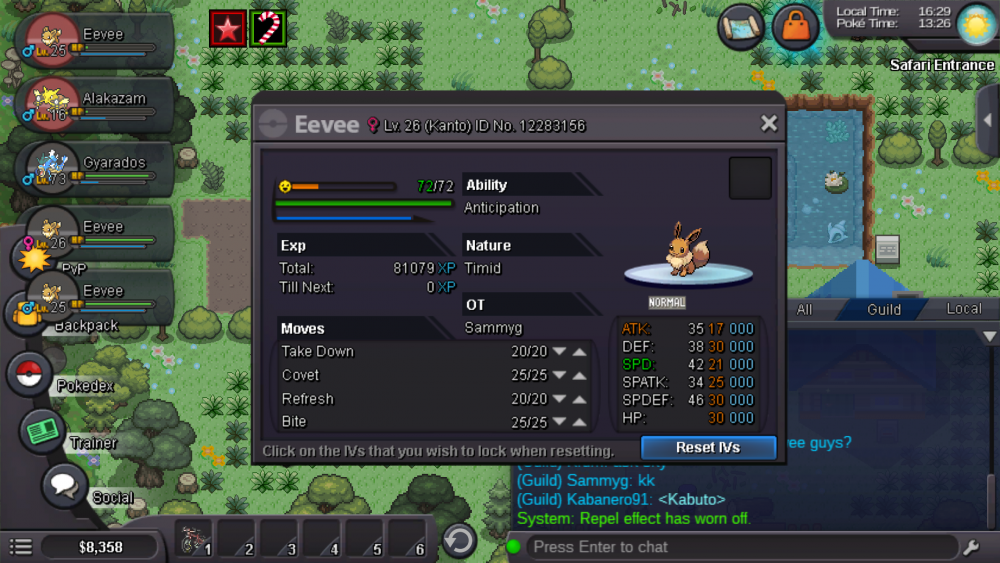This screenshot has height=563, width=1000.
Task: Open the orange shopping bag icon
Action: pos(796,27)
